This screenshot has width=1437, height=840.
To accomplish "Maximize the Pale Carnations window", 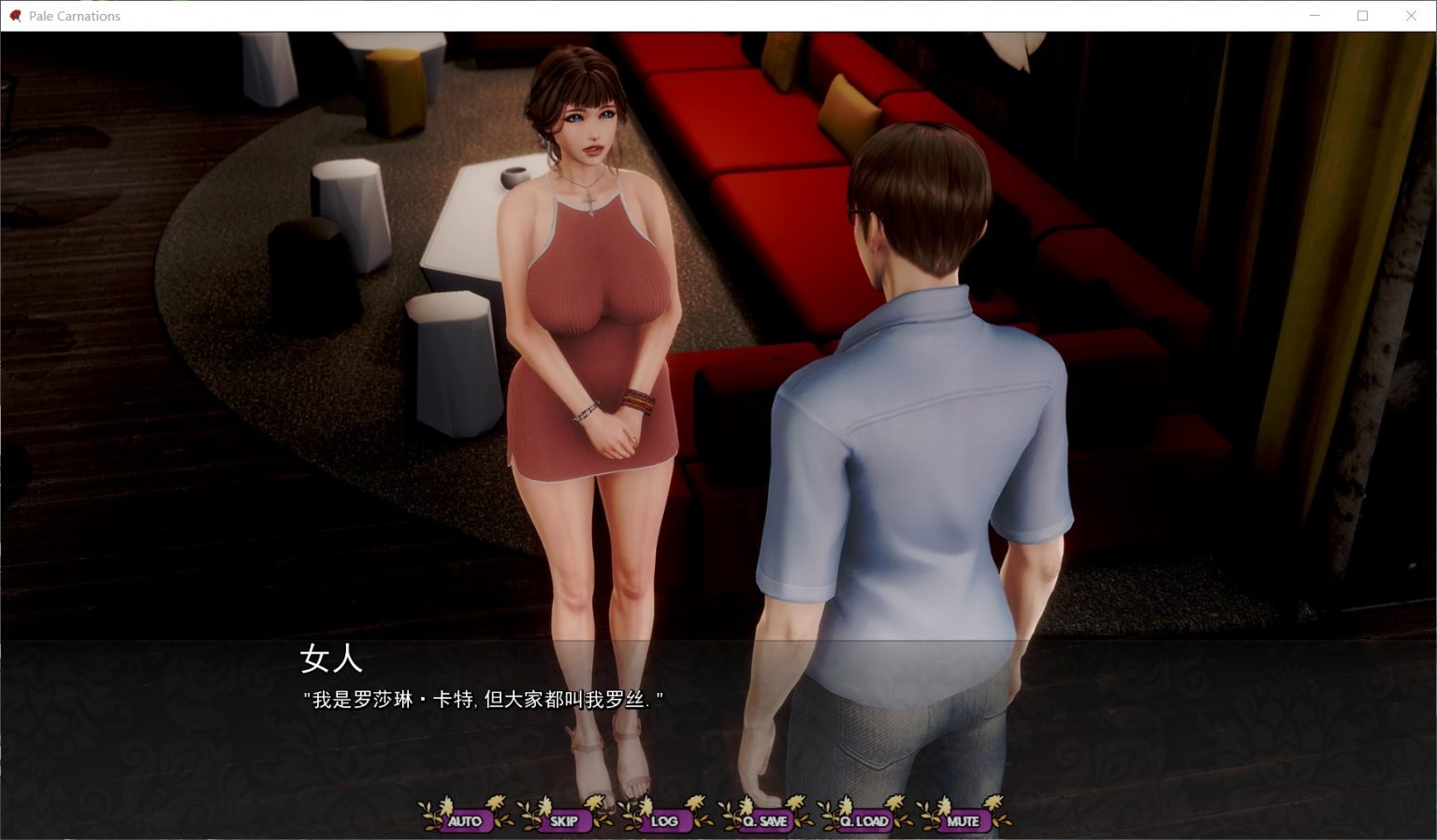I will pyautogui.click(x=1362, y=16).
